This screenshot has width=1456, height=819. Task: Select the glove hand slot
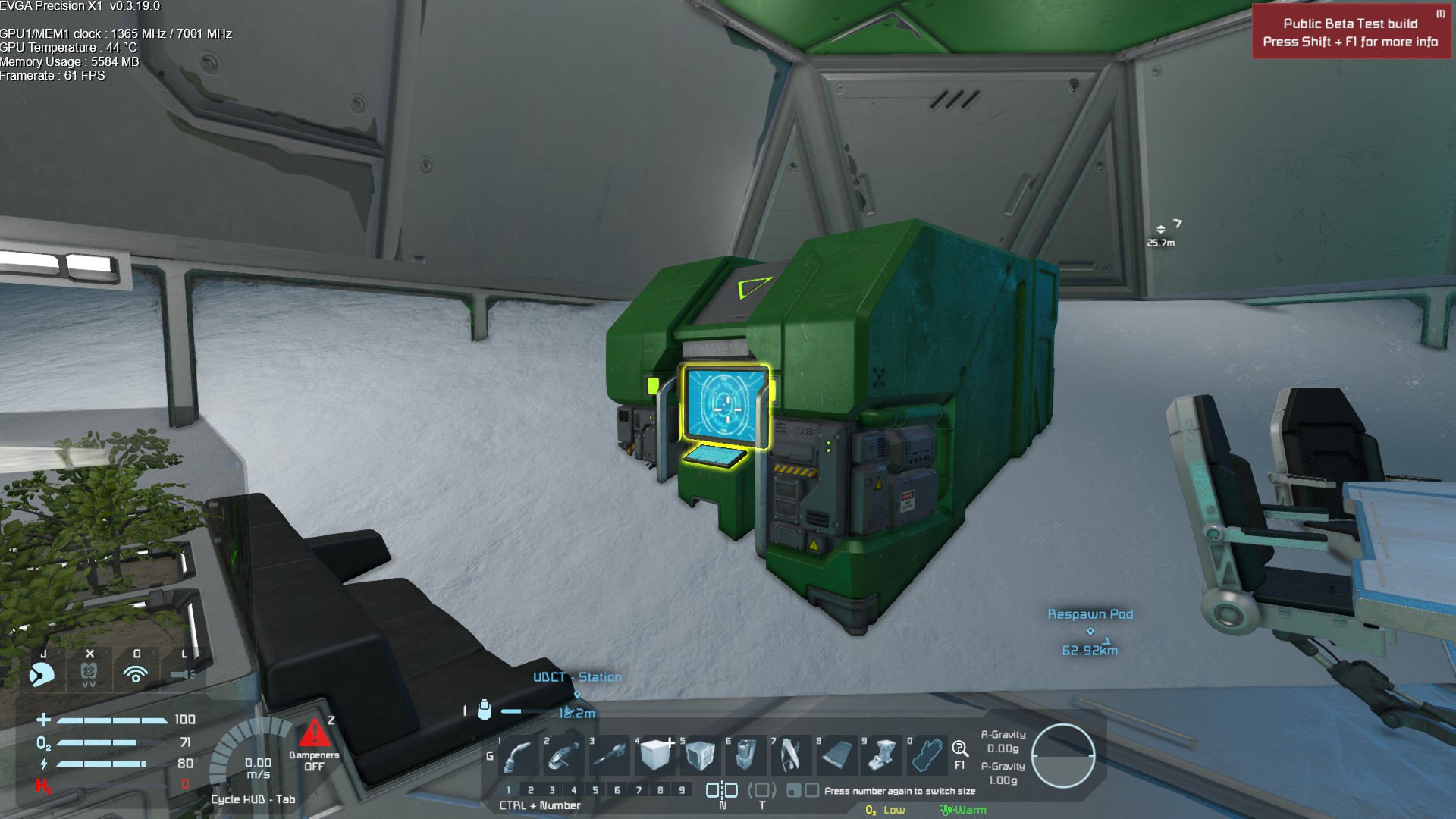pos(927,755)
